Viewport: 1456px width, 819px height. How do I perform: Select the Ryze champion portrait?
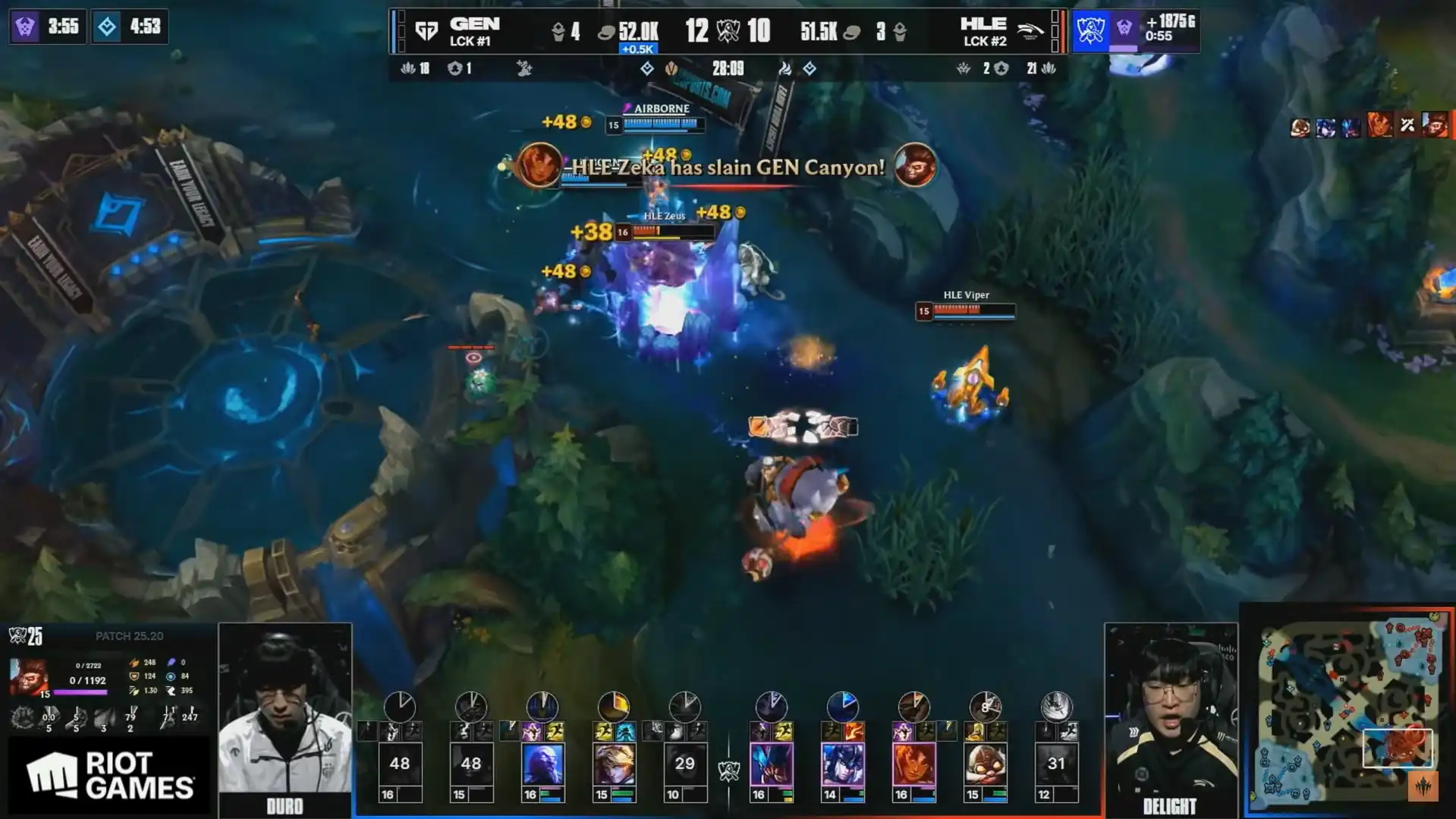pyautogui.click(x=542, y=764)
